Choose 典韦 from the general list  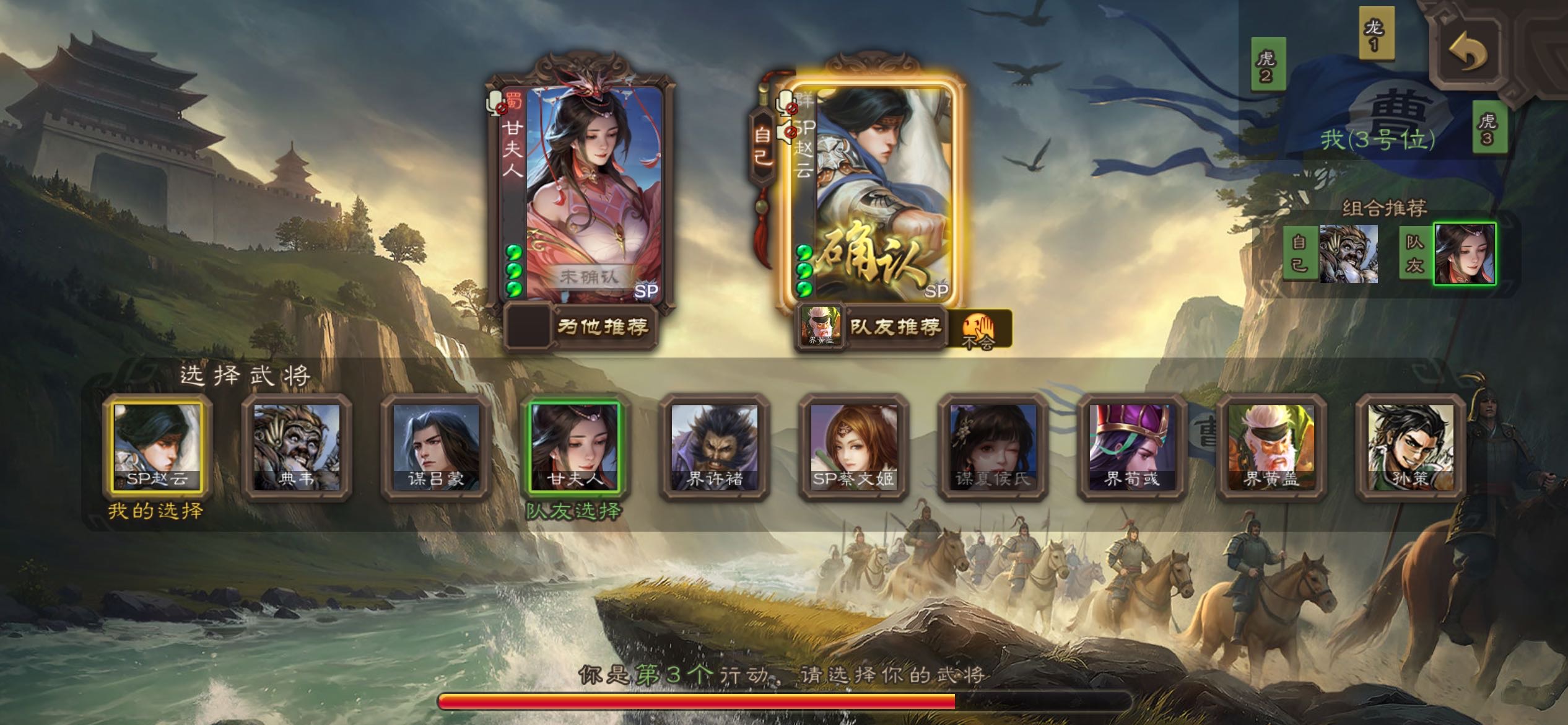tap(296, 446)
